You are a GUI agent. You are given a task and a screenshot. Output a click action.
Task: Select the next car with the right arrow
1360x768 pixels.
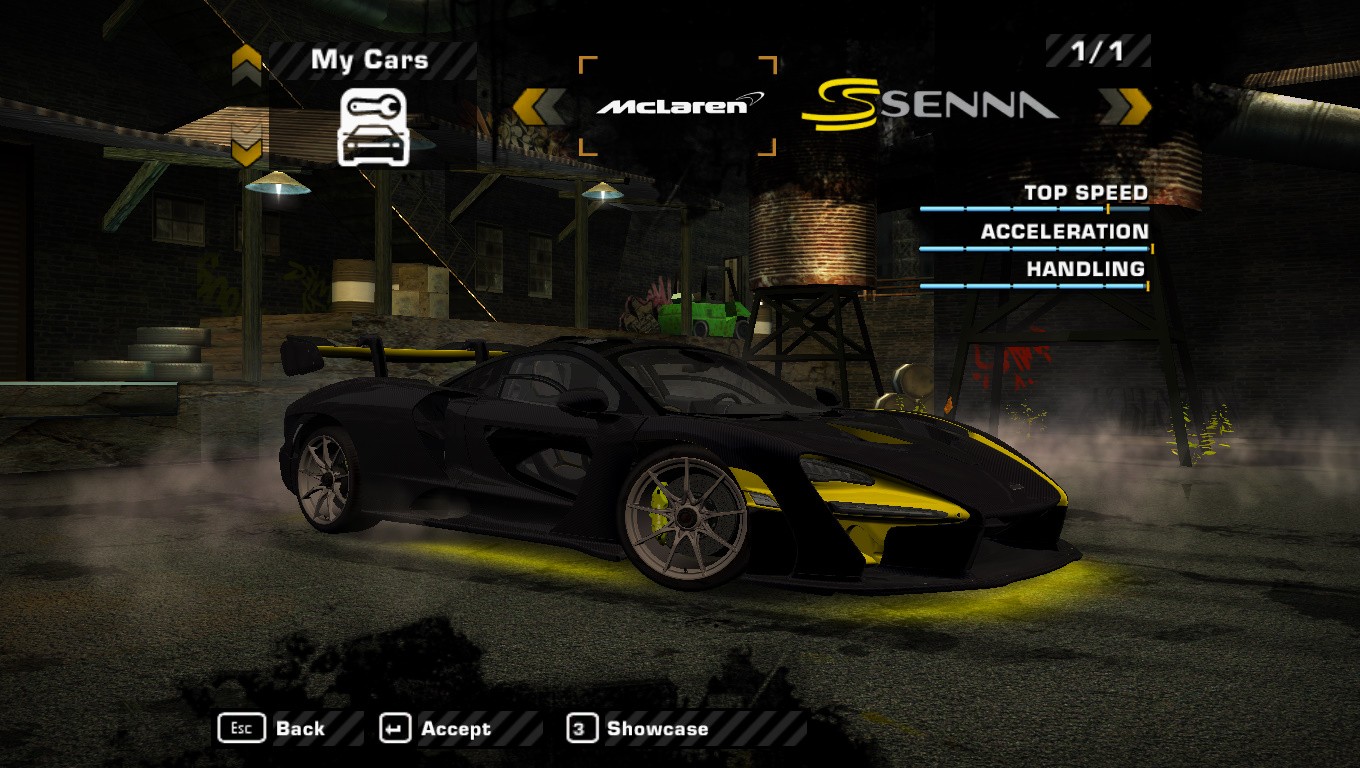(1125, 106)
